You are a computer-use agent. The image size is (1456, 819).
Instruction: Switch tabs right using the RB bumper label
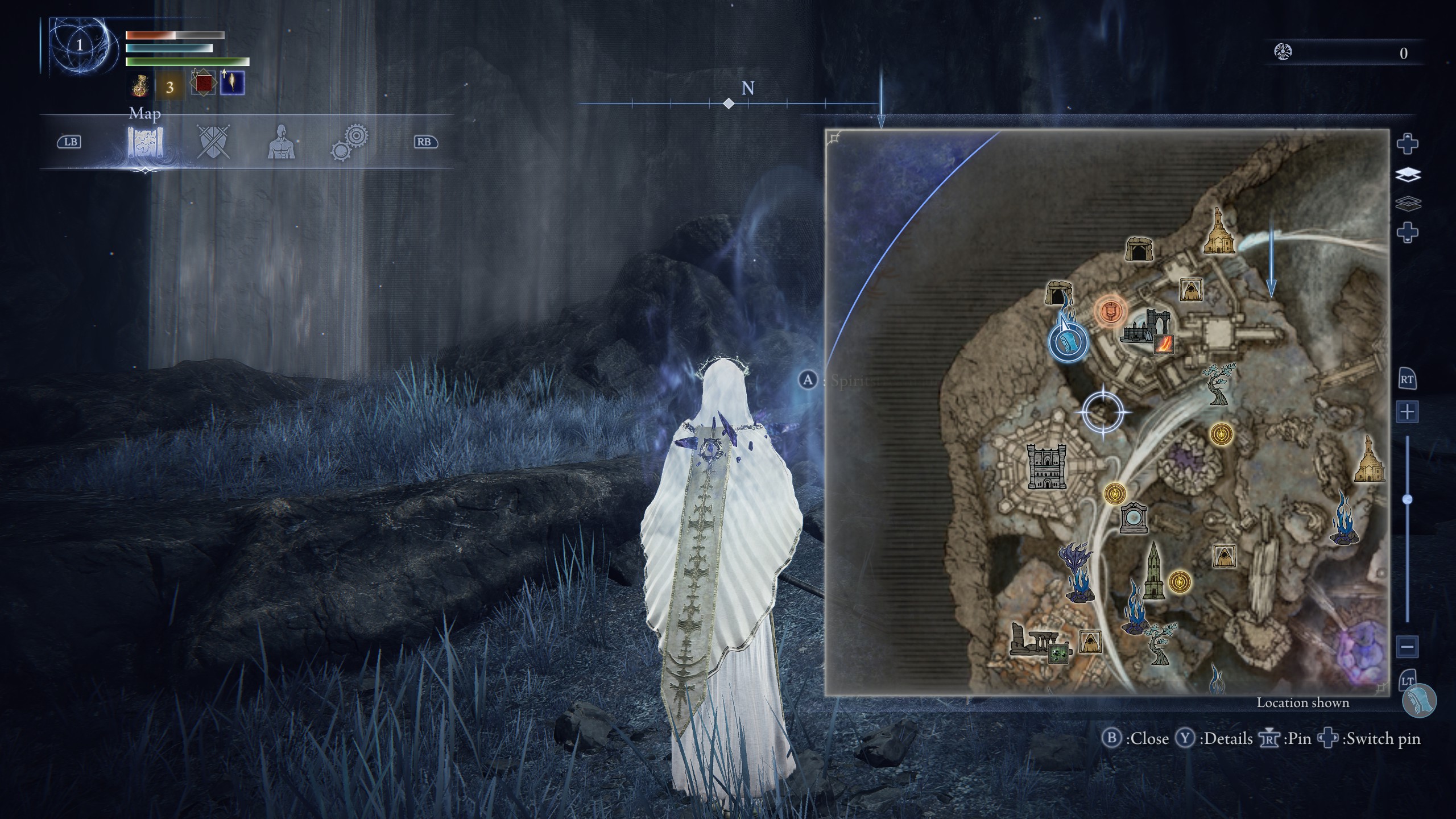click(425, 142)
